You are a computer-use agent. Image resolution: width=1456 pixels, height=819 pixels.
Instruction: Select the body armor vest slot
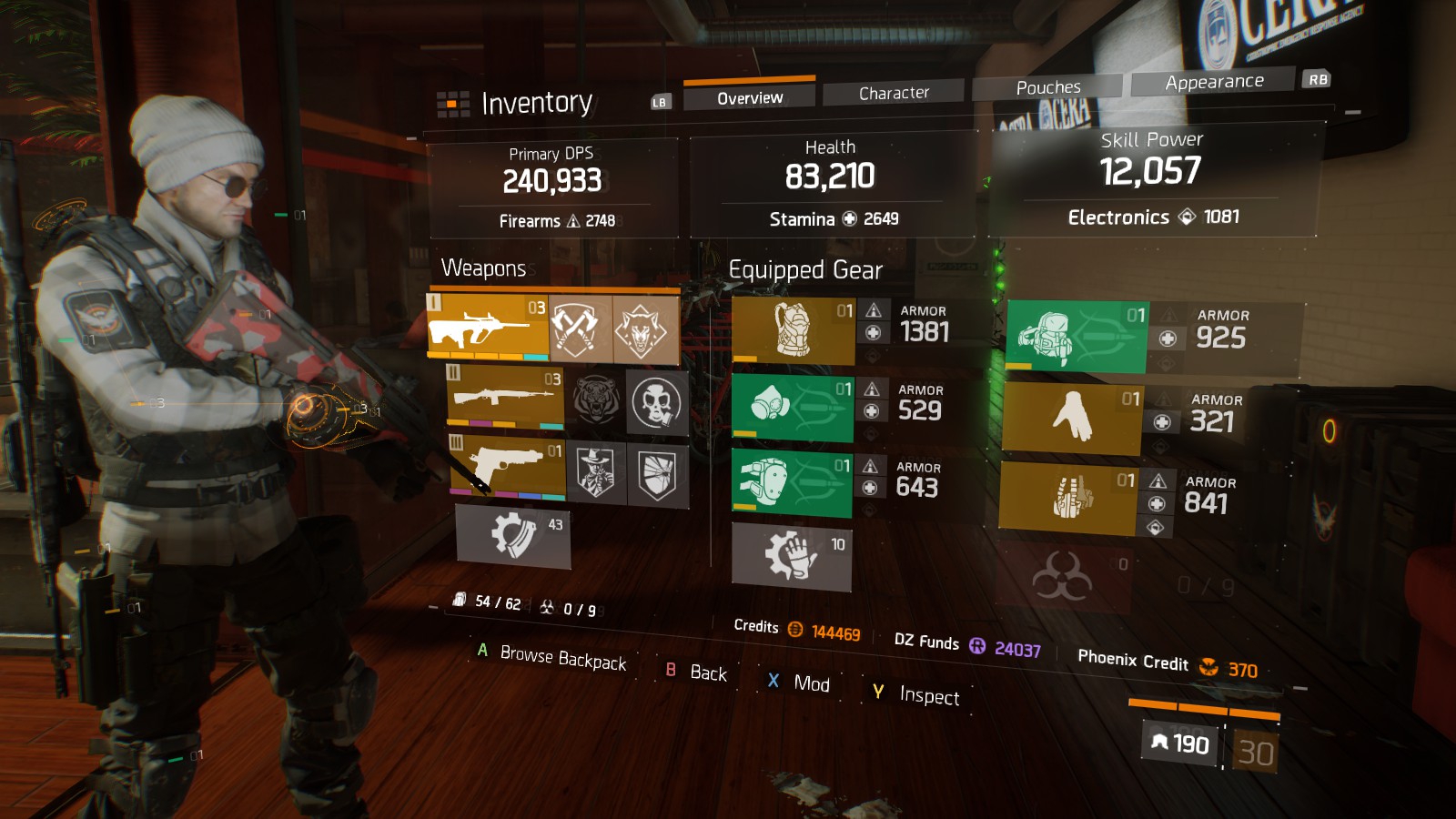click(x=793, y=329)
